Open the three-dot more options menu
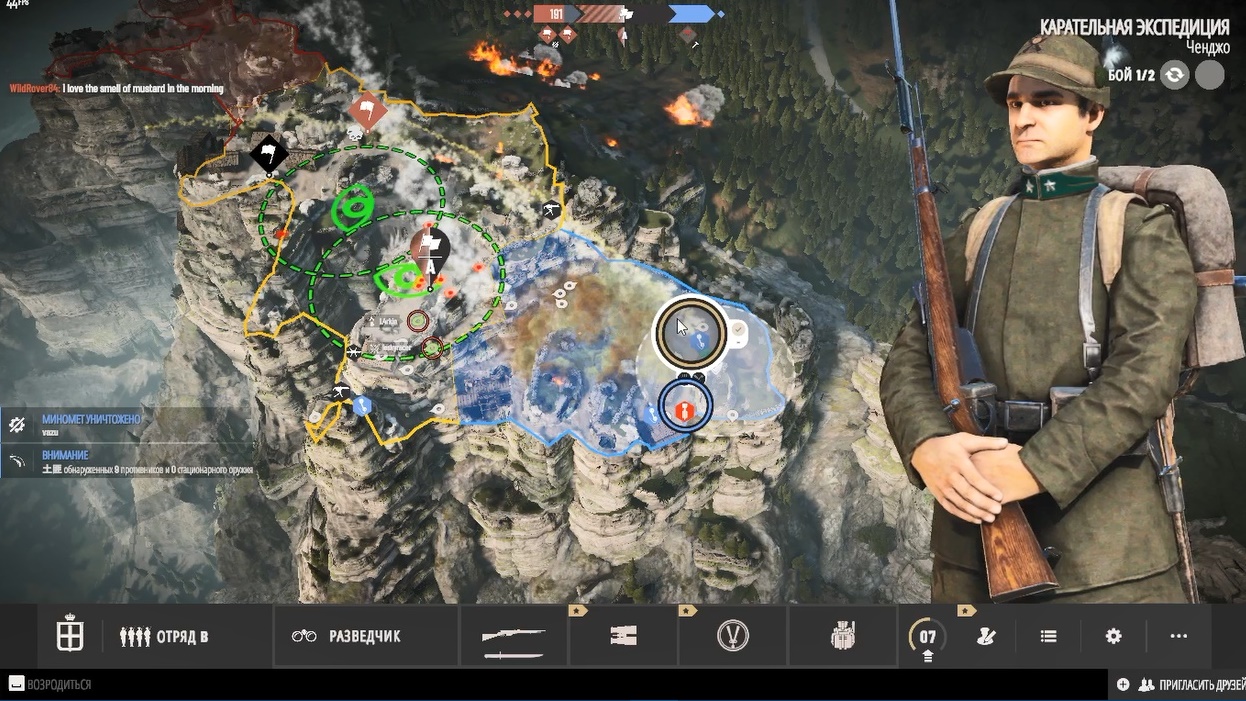Image resolution: width=1246 pixels, height=701 pixels. pyautogui.click(x=1178, y=636)
